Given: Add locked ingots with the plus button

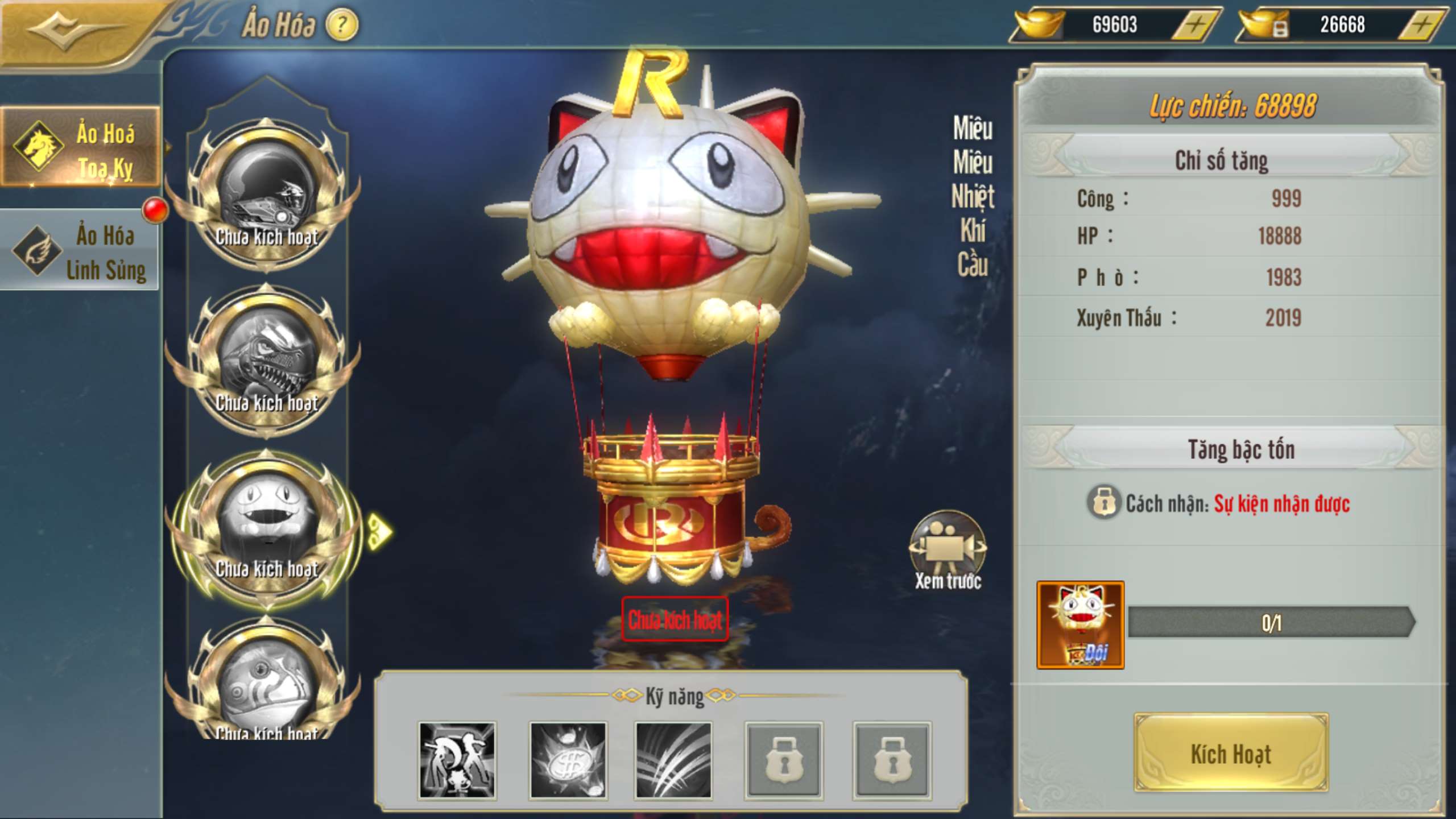Looking at the screenshot, I should pyautogui.click(x=1421, y=25).
